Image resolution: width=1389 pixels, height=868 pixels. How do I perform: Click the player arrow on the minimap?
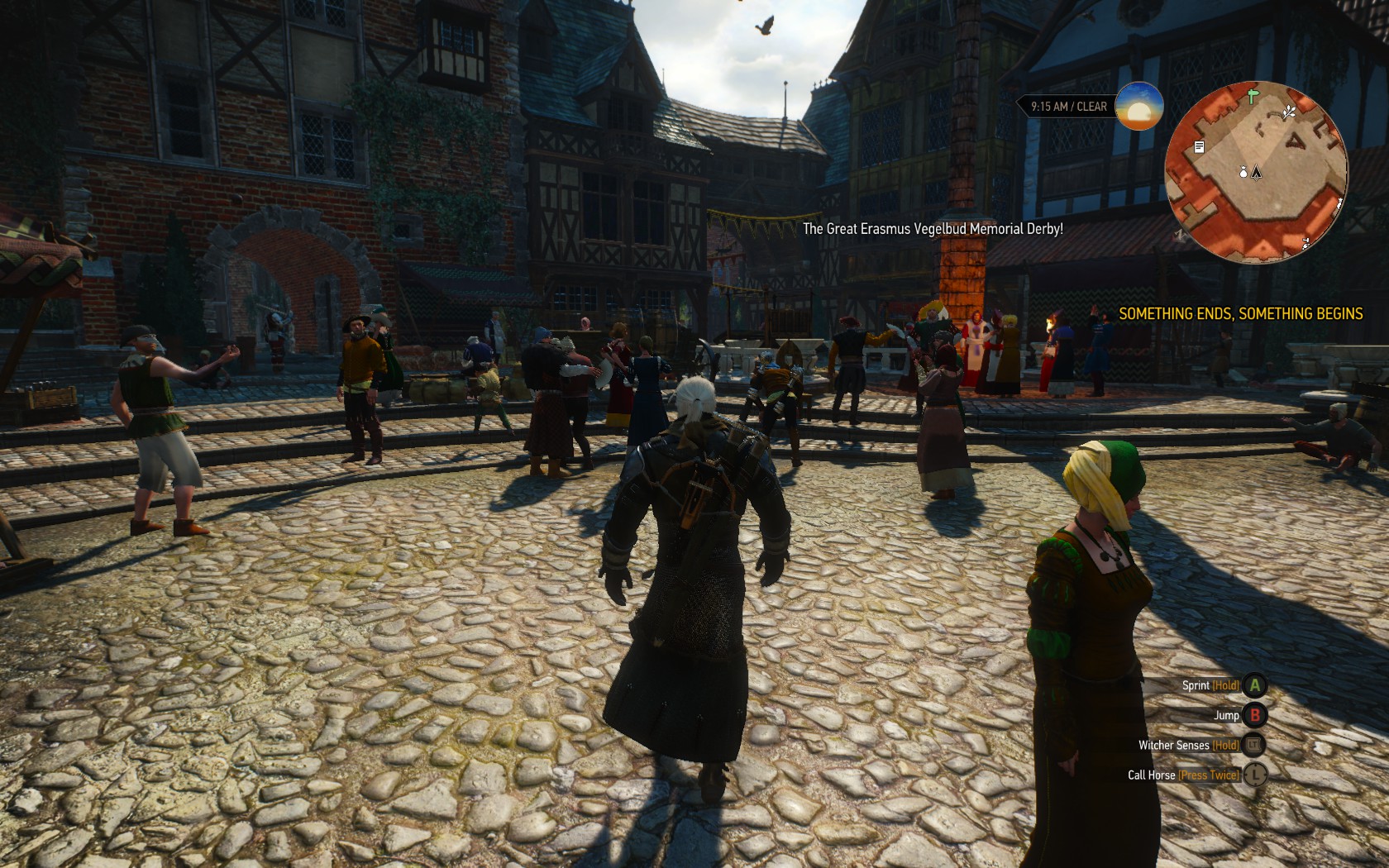pos(1257,172)
